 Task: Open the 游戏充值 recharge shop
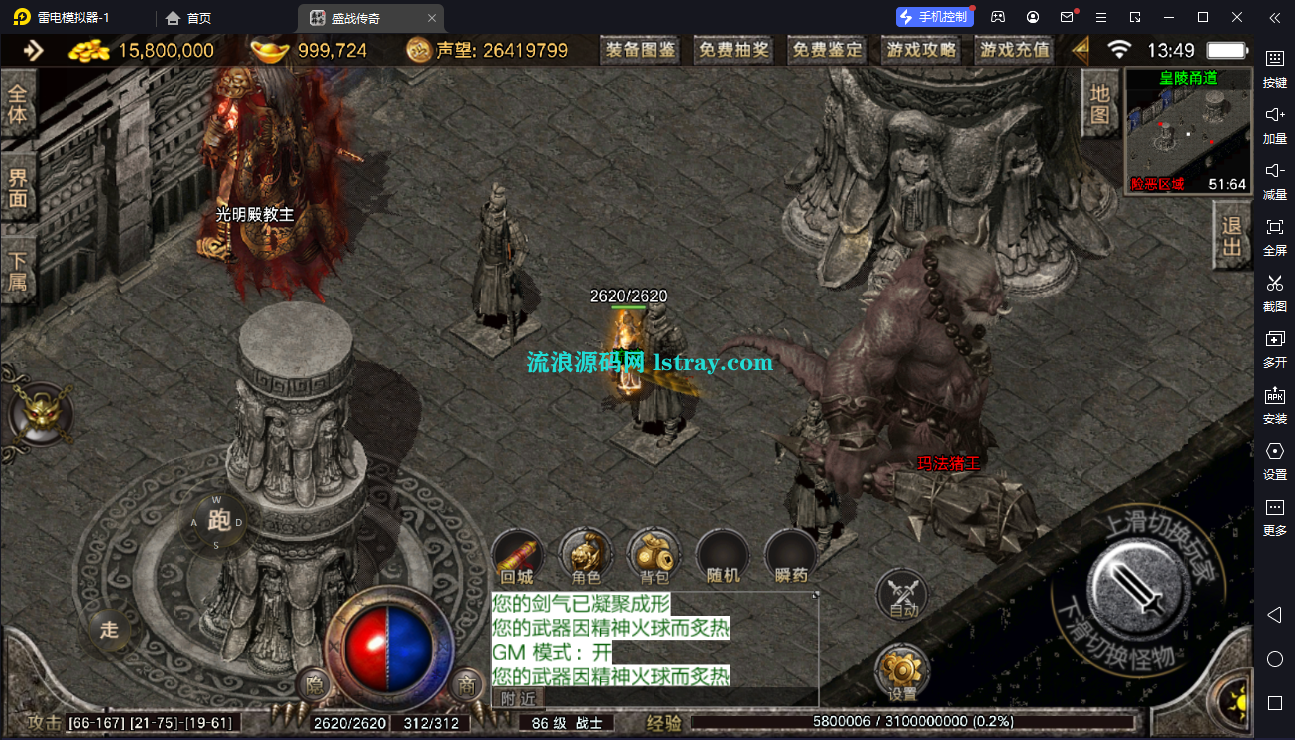click(x=1014, y=50)
